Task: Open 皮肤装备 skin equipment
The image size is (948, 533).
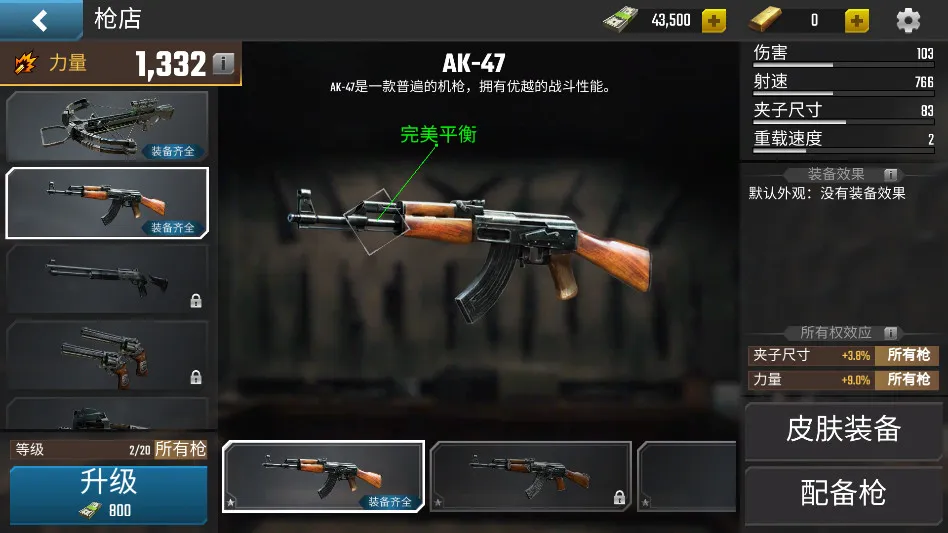Action: coord(843,430)
